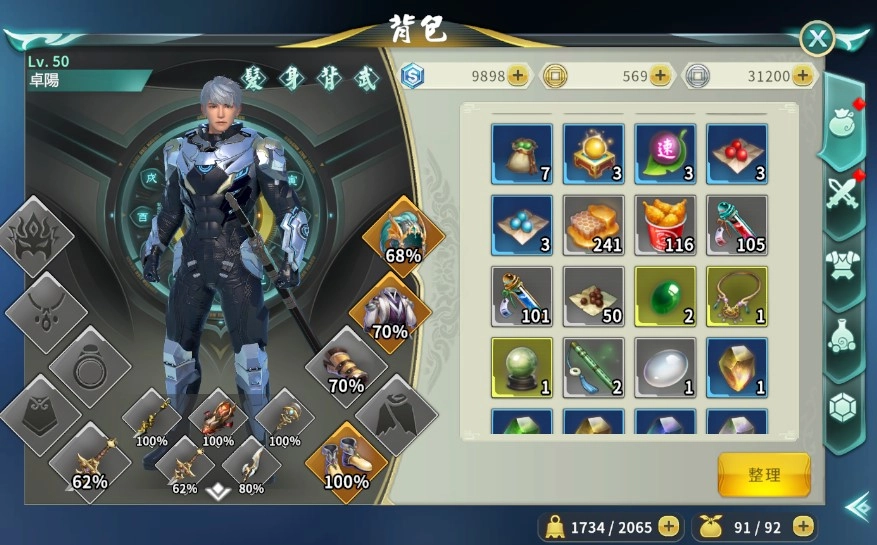The width and height of the screenshot is (877, 545).
Task: Sort inventory with the 整理 button
Action: [x=764, y=474]
